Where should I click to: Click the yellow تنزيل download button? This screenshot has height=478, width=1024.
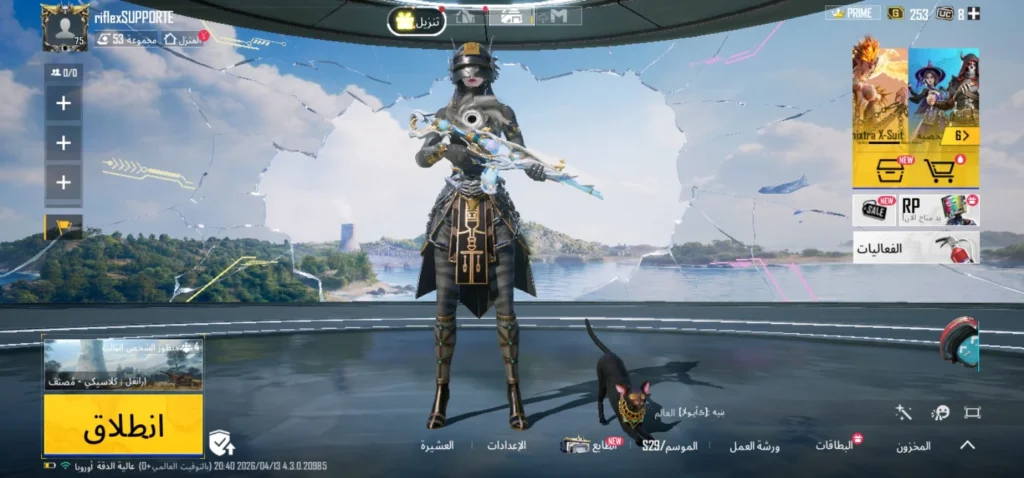416,20
